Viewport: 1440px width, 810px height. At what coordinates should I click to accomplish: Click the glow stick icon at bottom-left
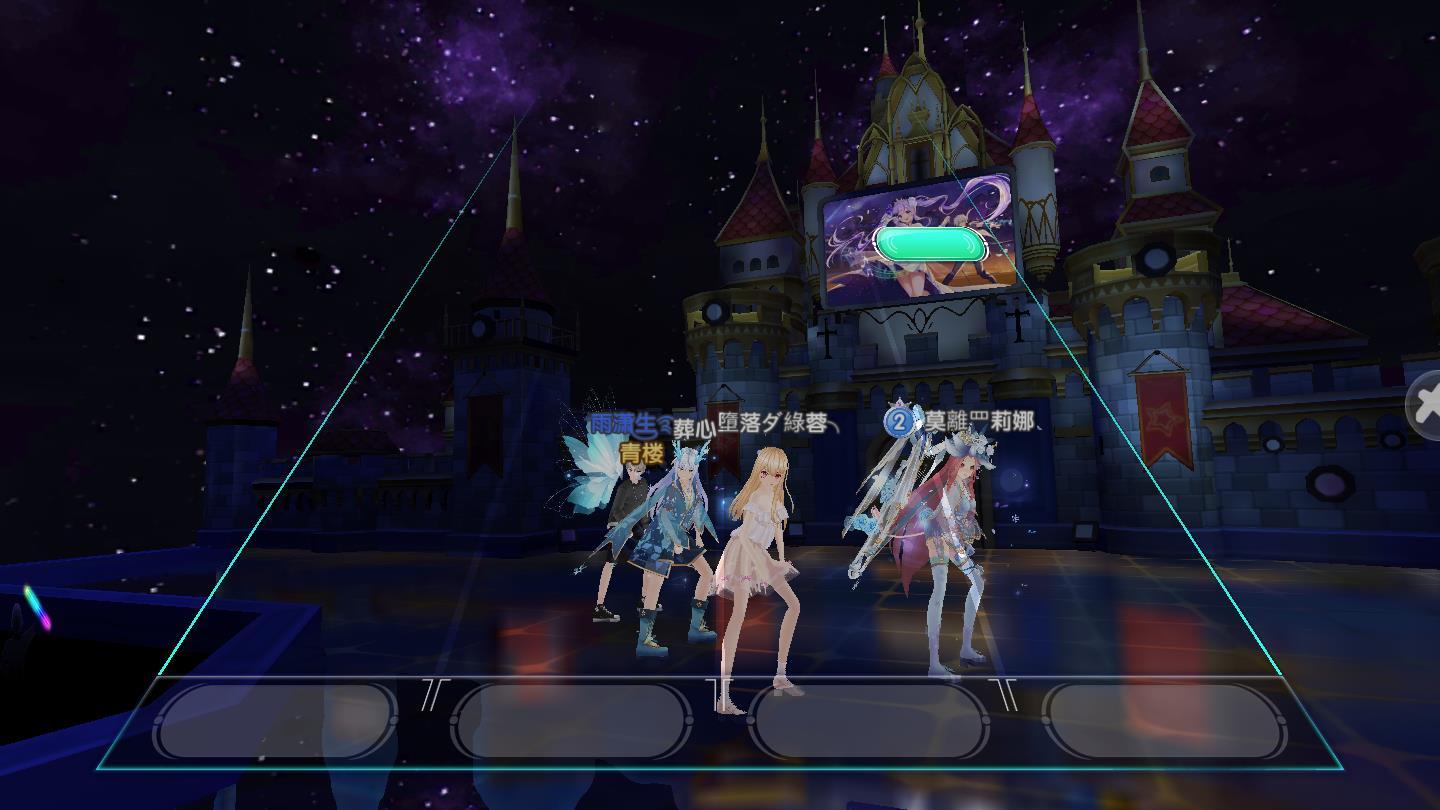click(x=35, y=605)
